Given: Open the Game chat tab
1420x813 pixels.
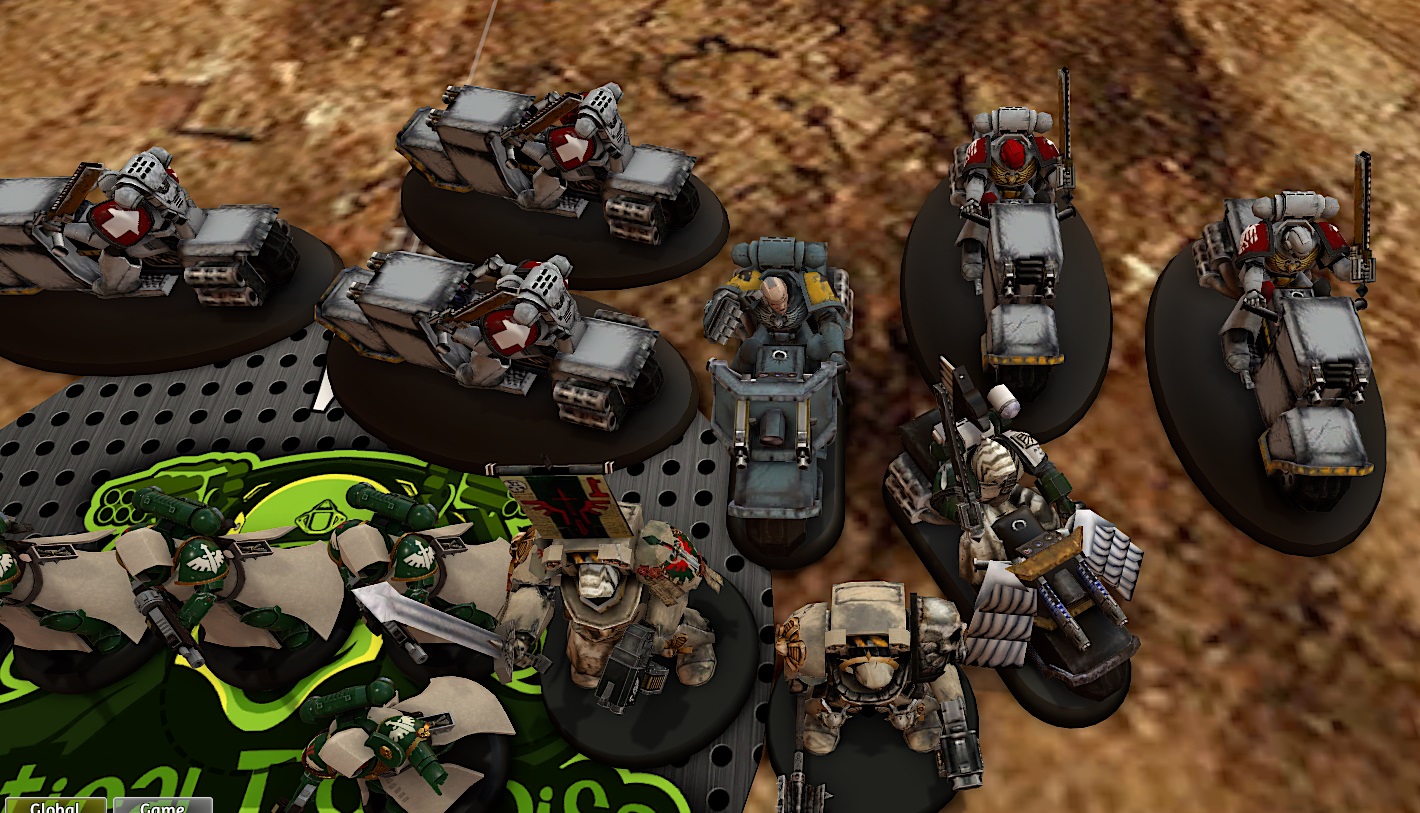Looking at the screenshot, I should (162, 806).
